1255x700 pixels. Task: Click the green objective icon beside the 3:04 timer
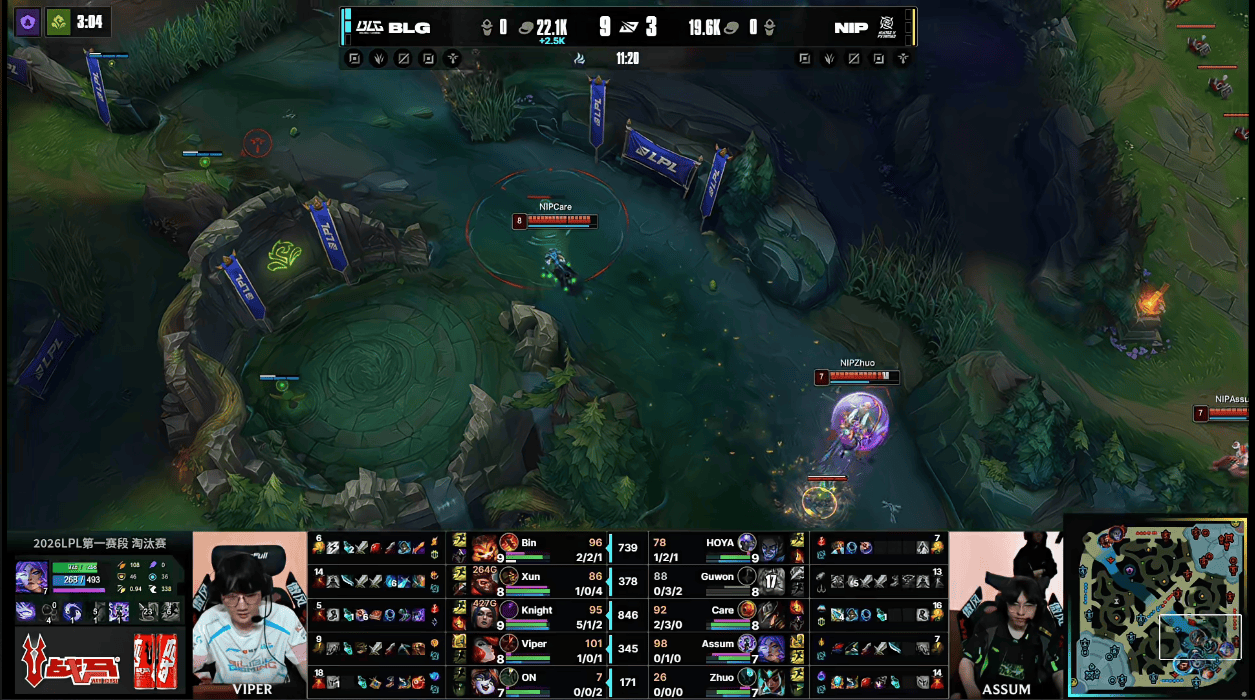[x=58, y=22]
